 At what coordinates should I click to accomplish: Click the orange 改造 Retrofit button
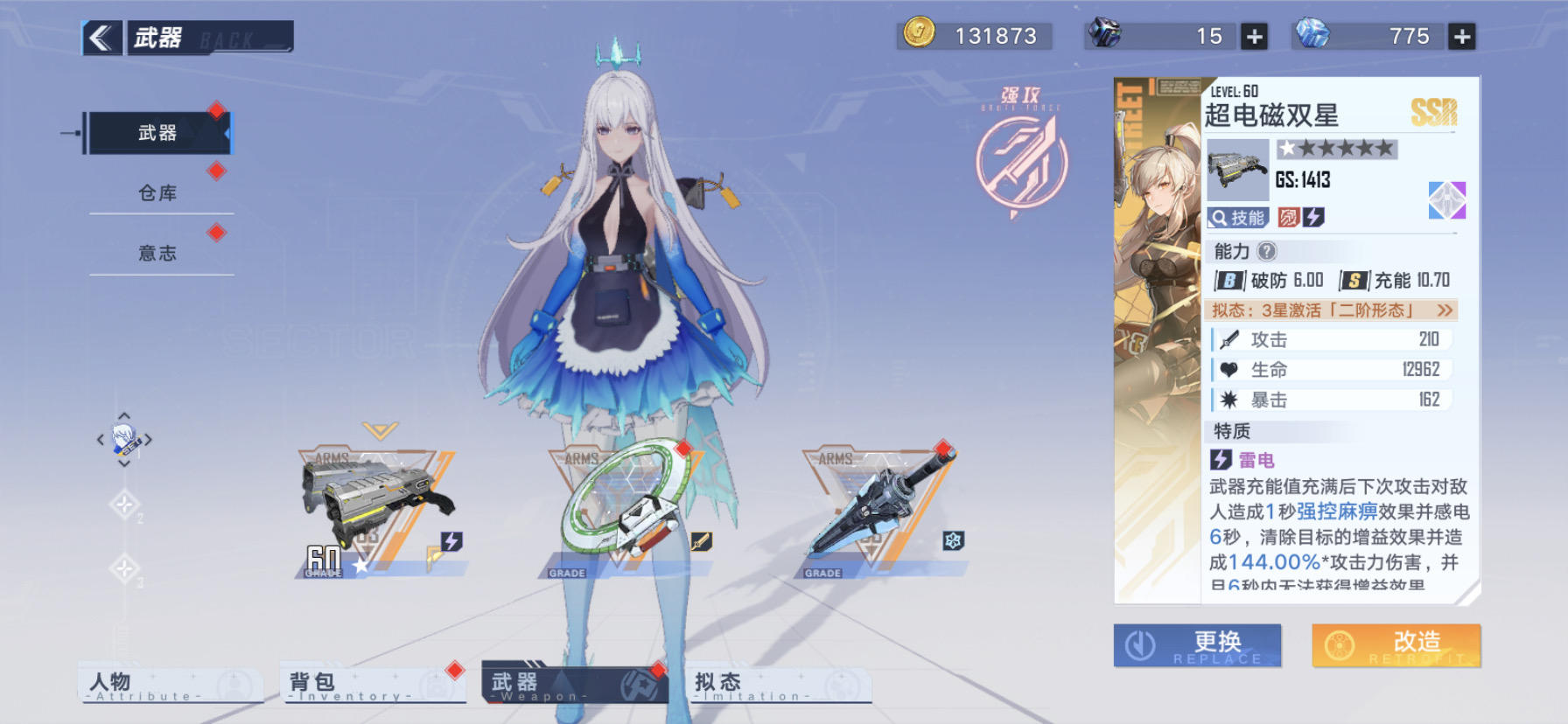pos(1395,645)
